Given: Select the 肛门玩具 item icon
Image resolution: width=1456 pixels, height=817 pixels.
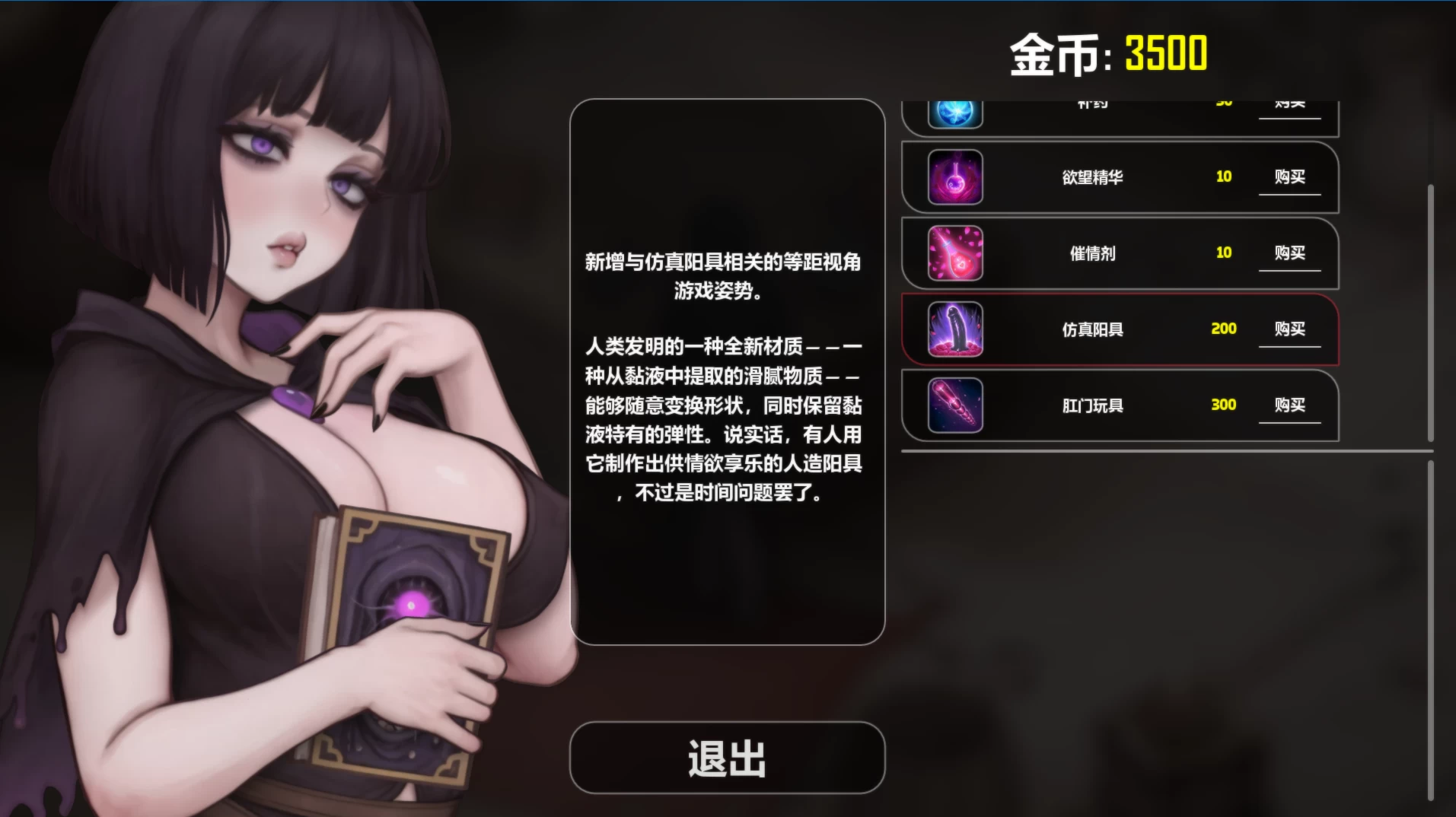Looking at the screenshot, I should click(x=954, y=405).
